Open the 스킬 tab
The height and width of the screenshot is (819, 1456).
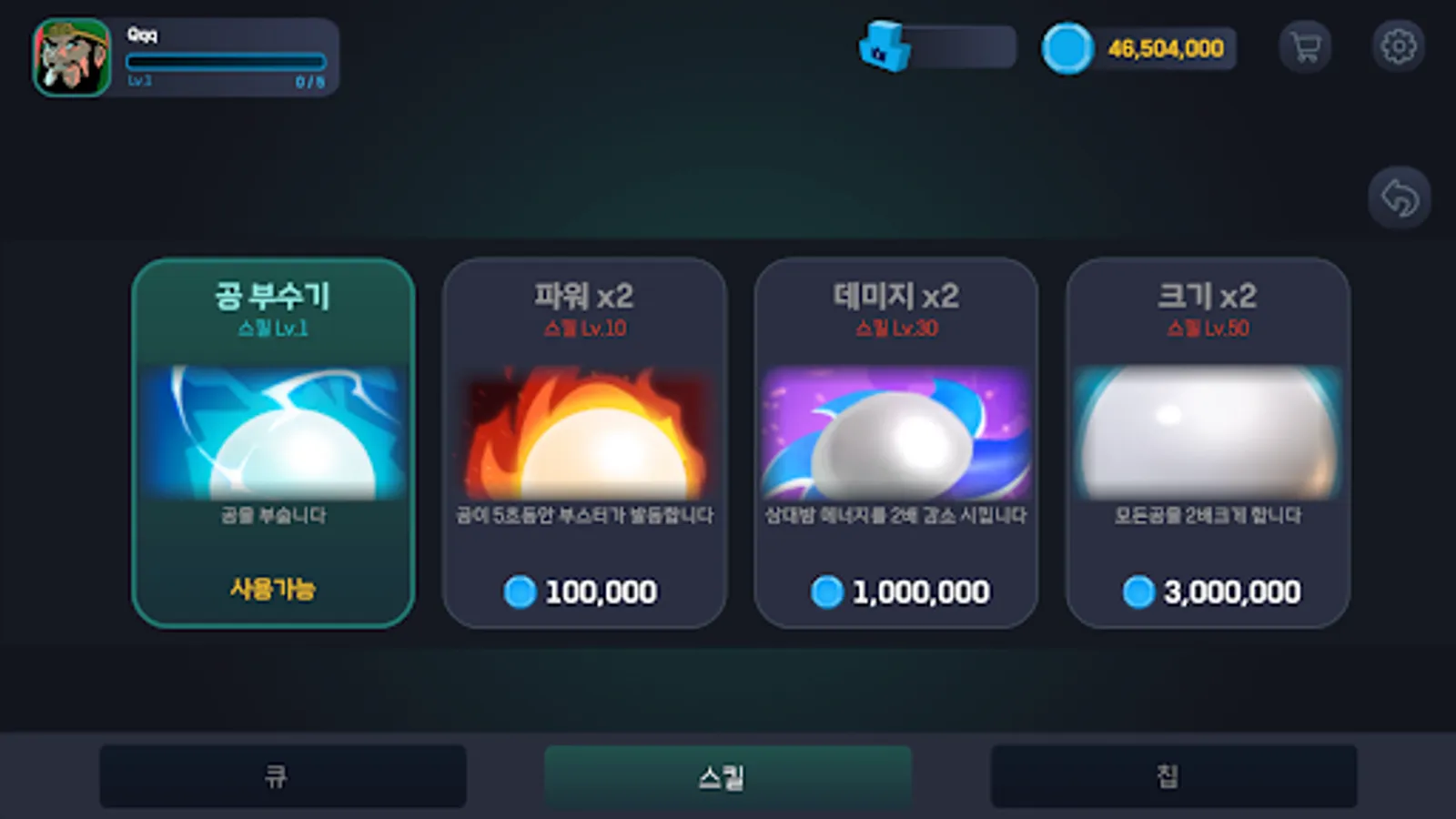[x=727, y=775]
